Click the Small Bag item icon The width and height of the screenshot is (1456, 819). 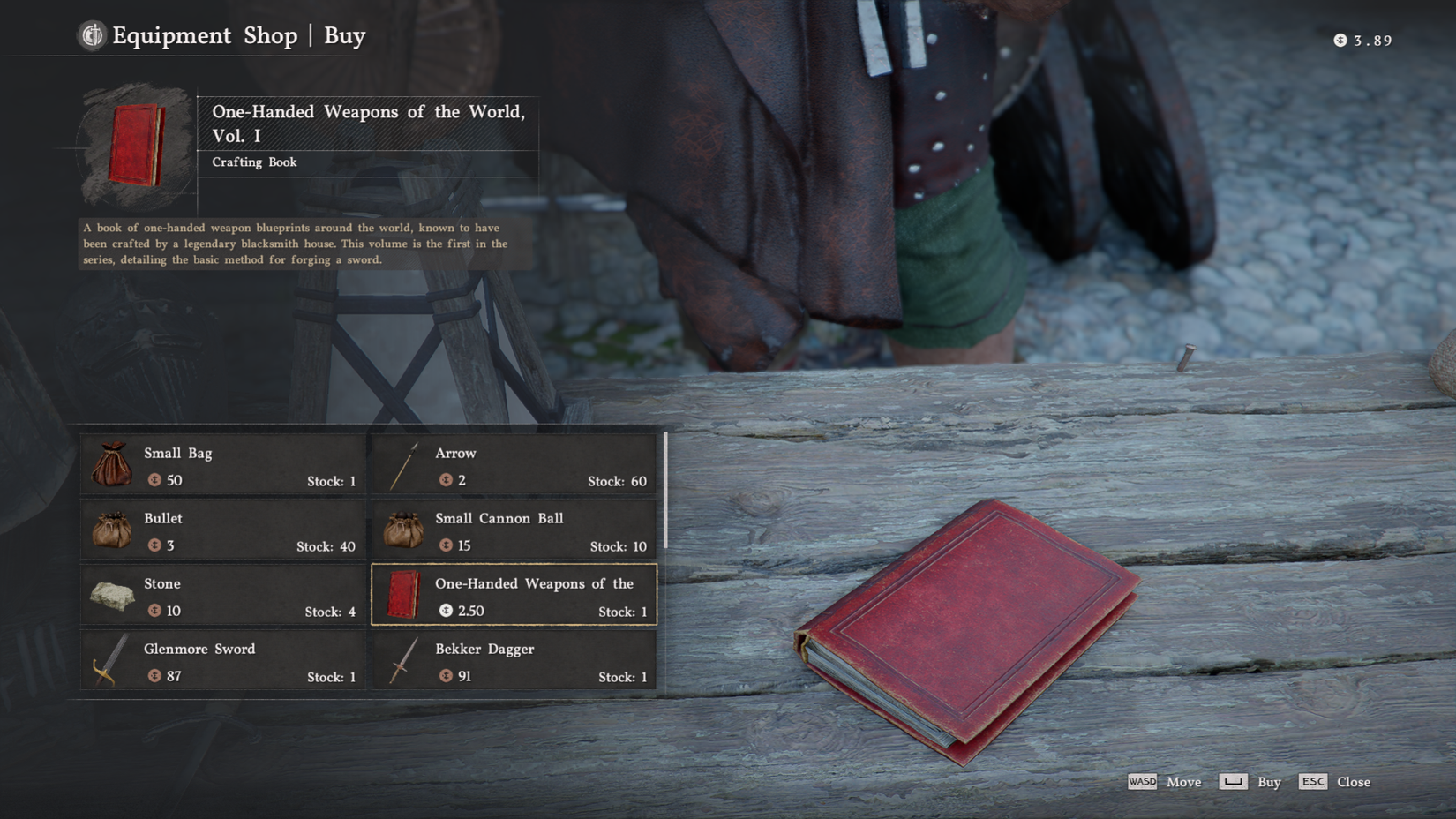click(111, 465)
